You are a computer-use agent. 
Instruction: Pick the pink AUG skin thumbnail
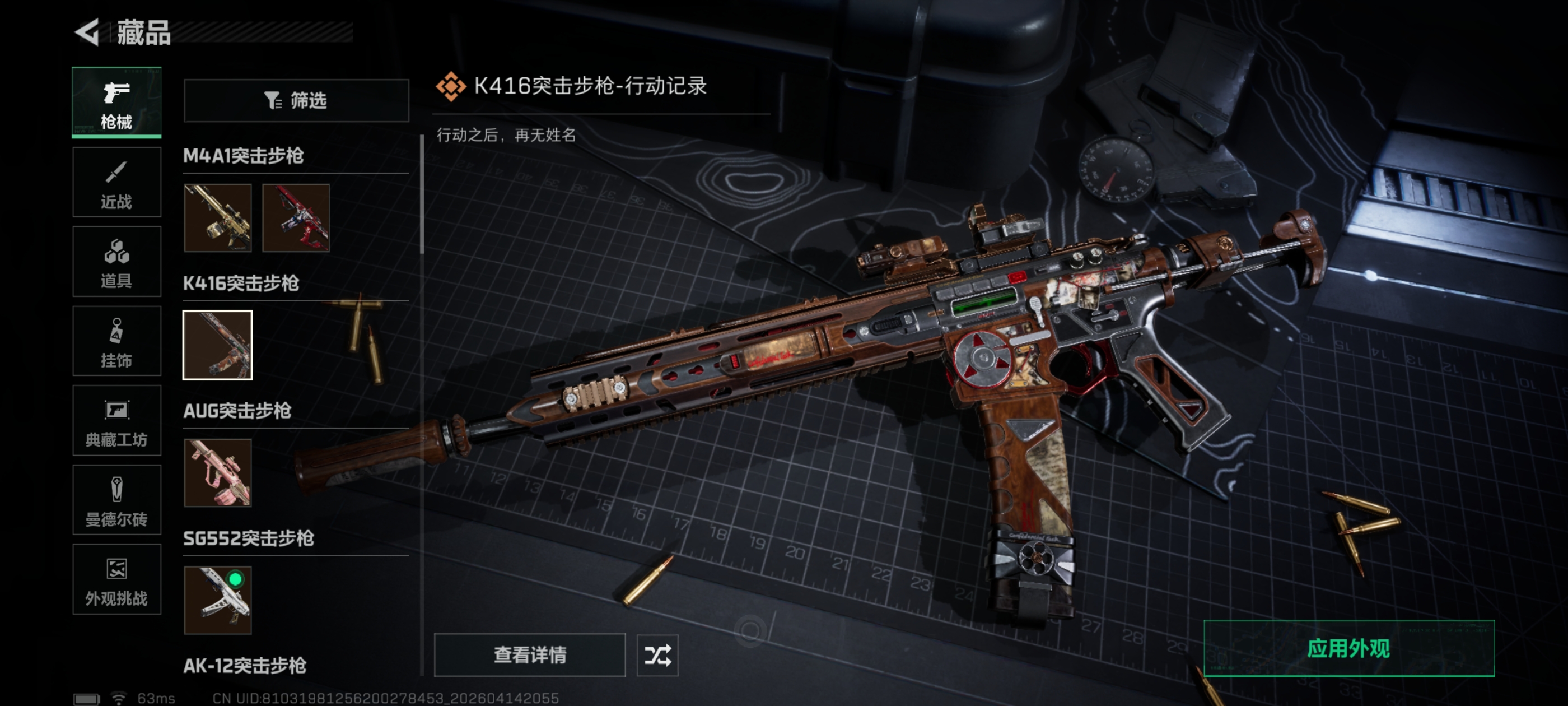pyautogui.click(x=218, y=473)
